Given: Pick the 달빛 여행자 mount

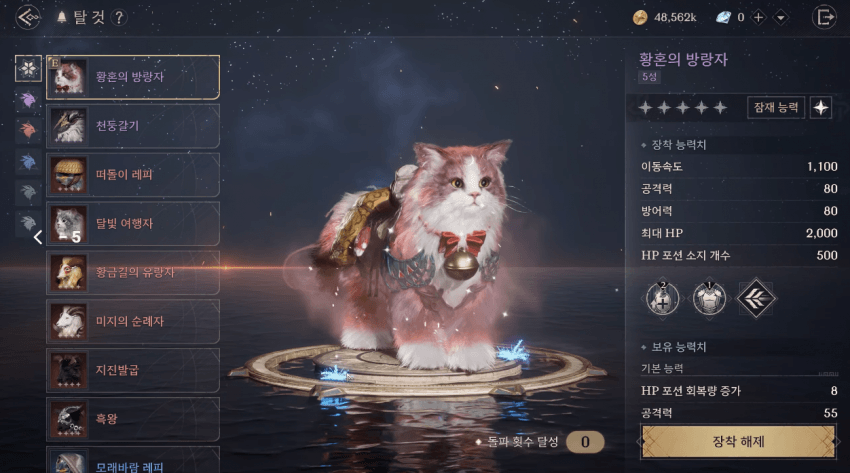Looking at the screenshot, I should (x=133, y=223).
